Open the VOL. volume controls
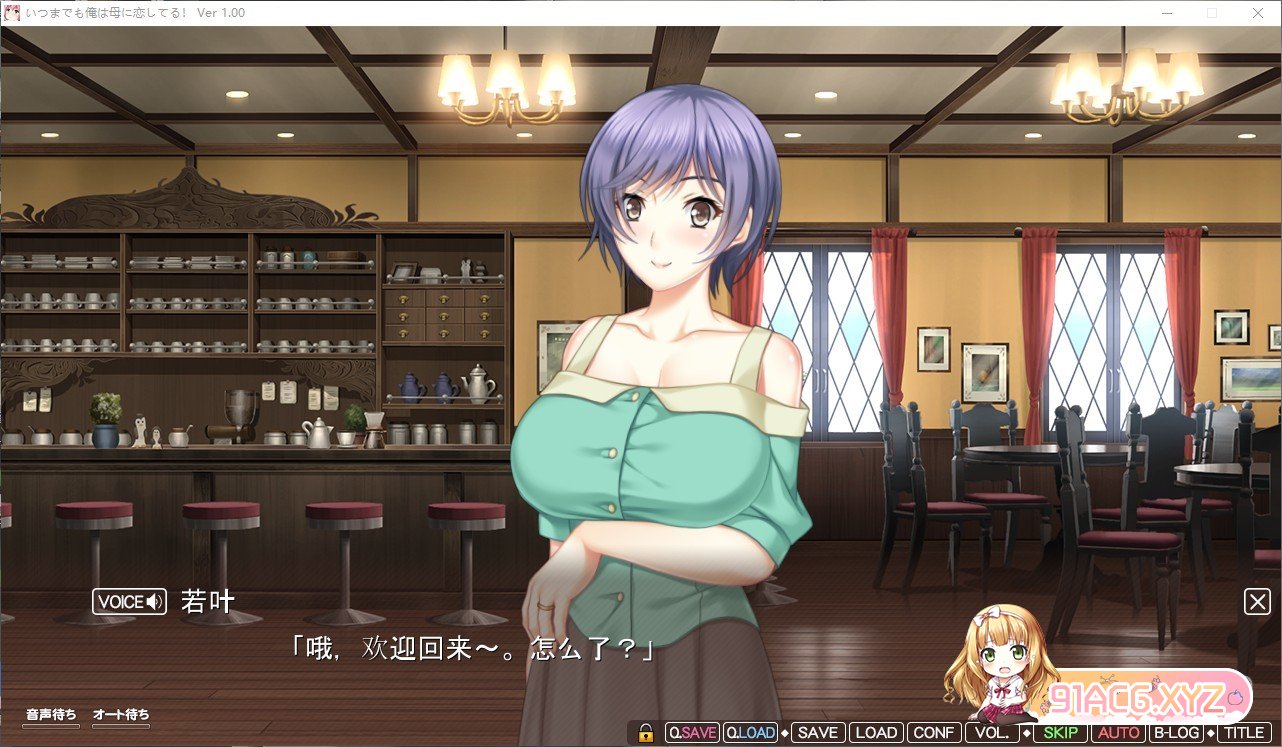 pos(992,733)
